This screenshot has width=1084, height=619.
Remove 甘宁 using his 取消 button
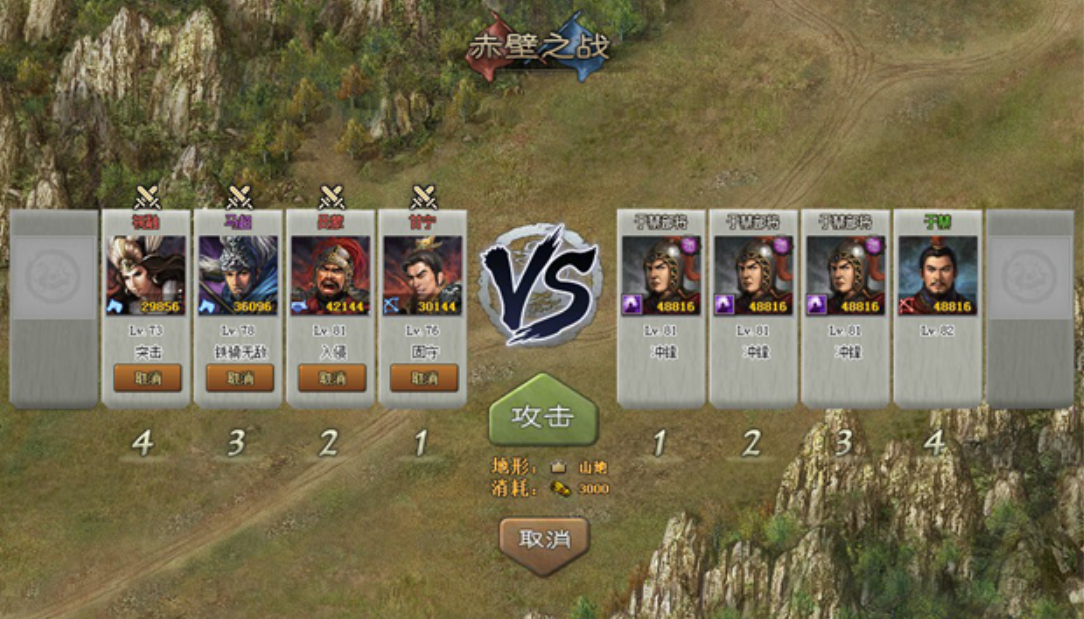424,378
